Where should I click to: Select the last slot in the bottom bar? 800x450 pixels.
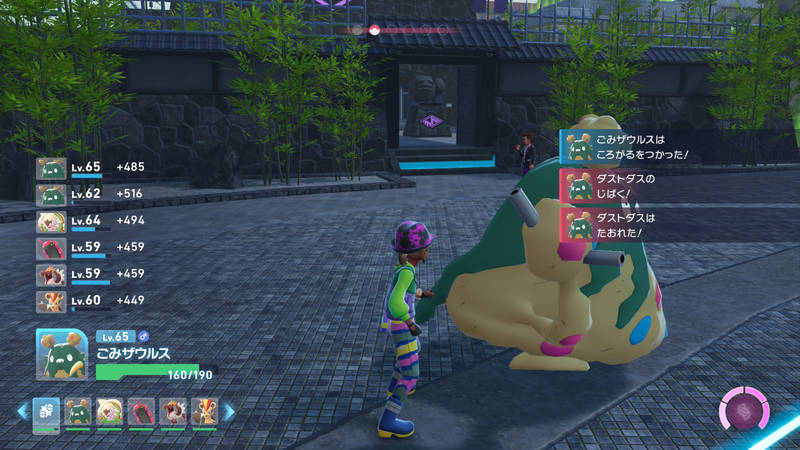point(203,411)
